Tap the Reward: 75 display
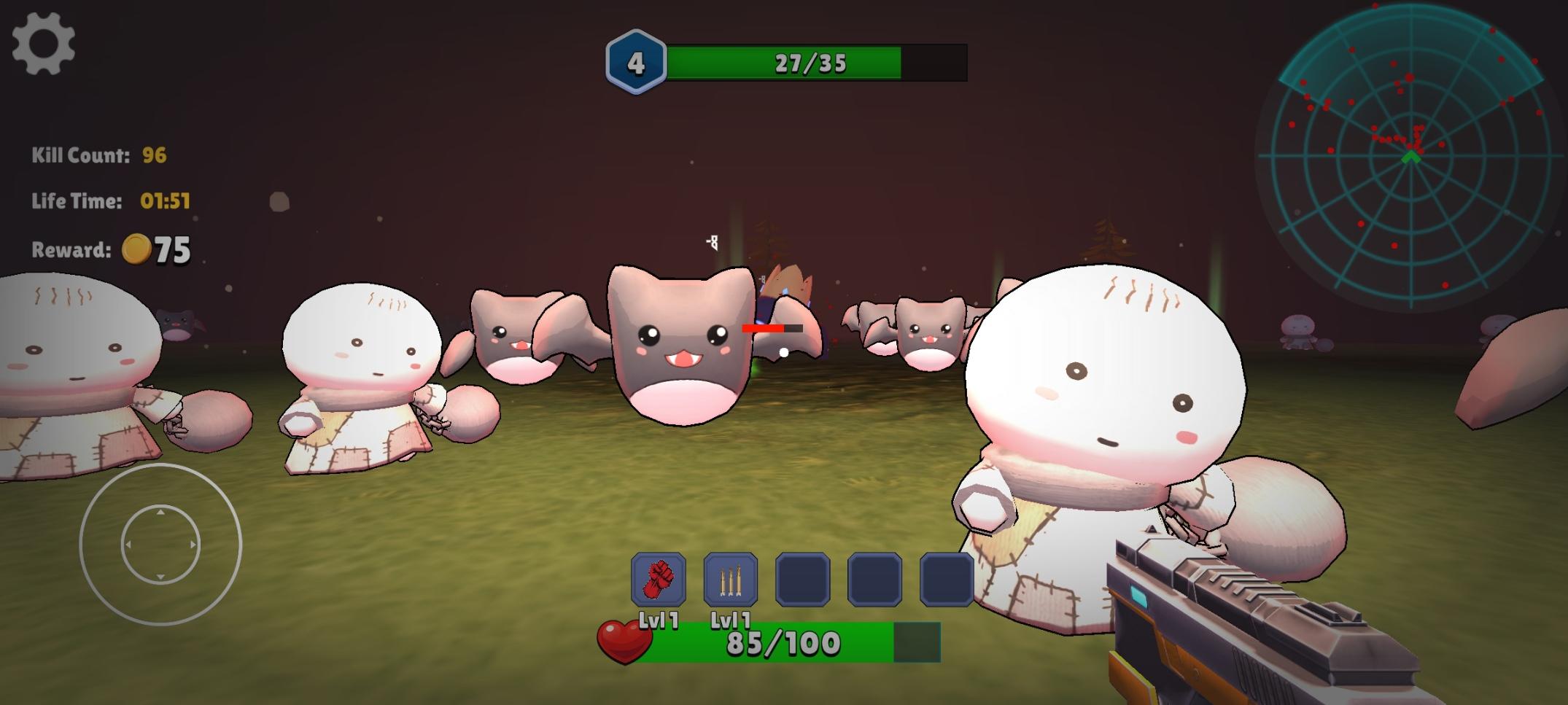The image size is (1568, 705). pos(108,250)
